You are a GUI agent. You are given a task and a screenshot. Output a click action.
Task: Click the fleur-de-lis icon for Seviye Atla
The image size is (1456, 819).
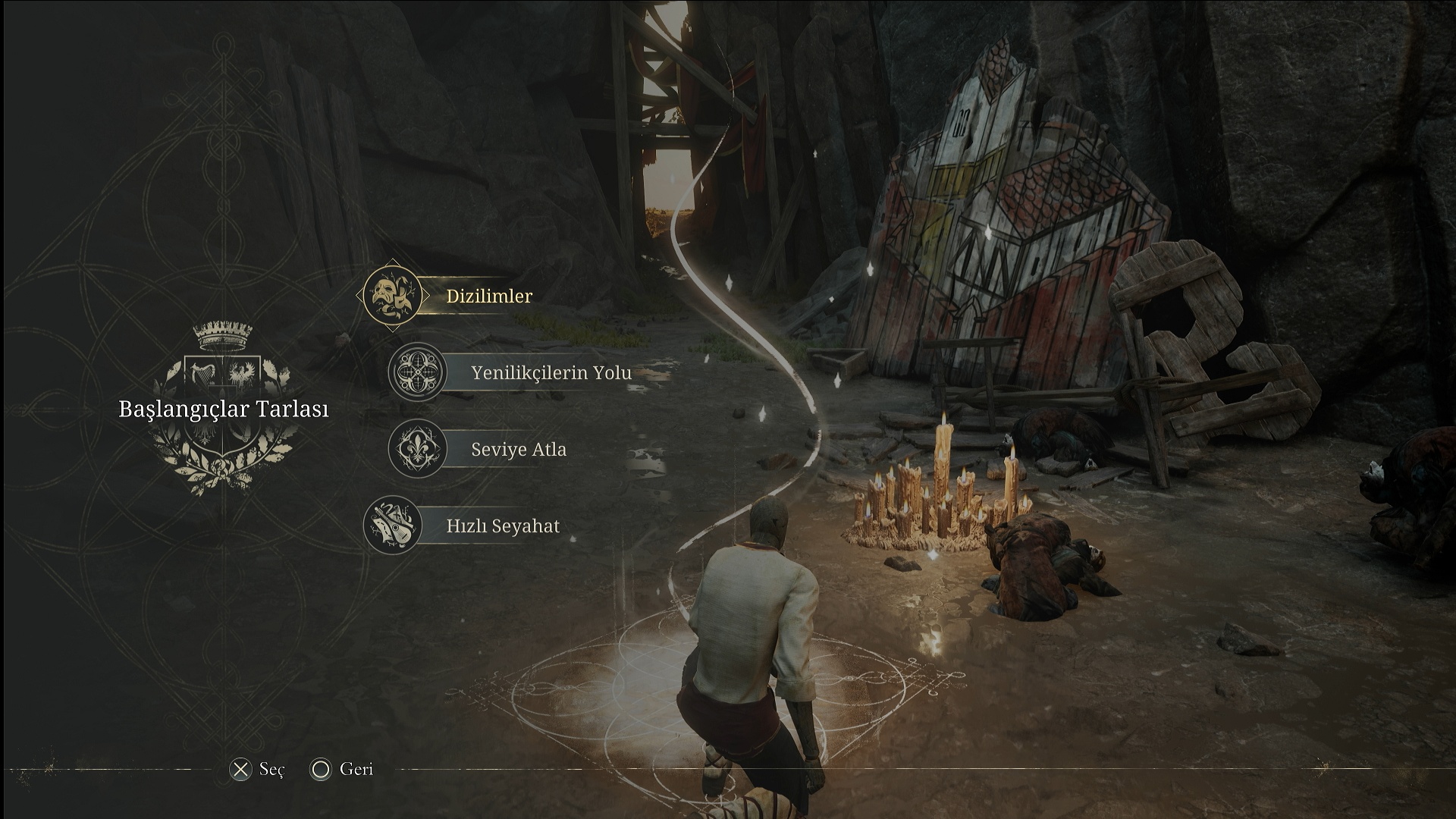(x=417, y=449)
